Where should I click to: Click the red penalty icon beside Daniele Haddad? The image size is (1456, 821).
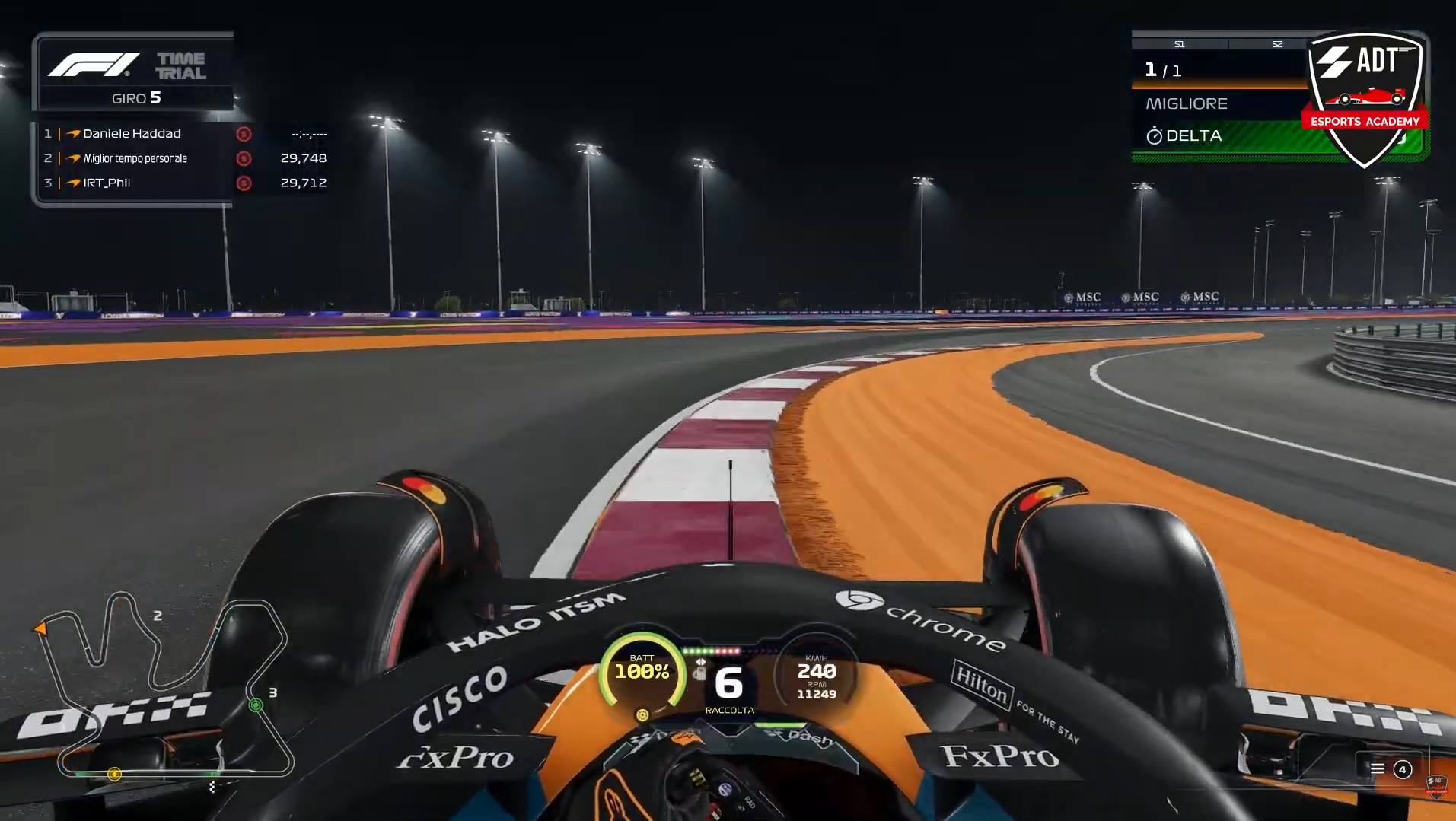point(244,135)
